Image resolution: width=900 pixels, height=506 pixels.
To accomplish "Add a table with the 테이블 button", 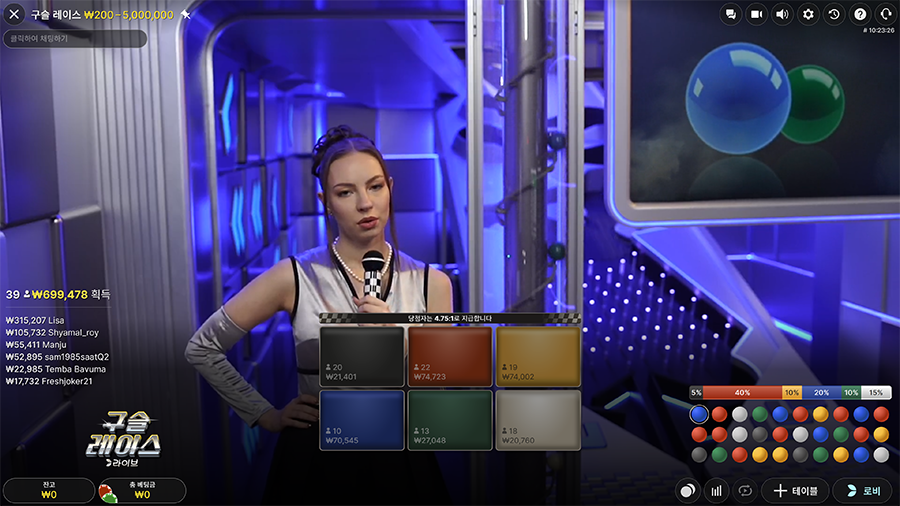I will [x=795, y=491].
